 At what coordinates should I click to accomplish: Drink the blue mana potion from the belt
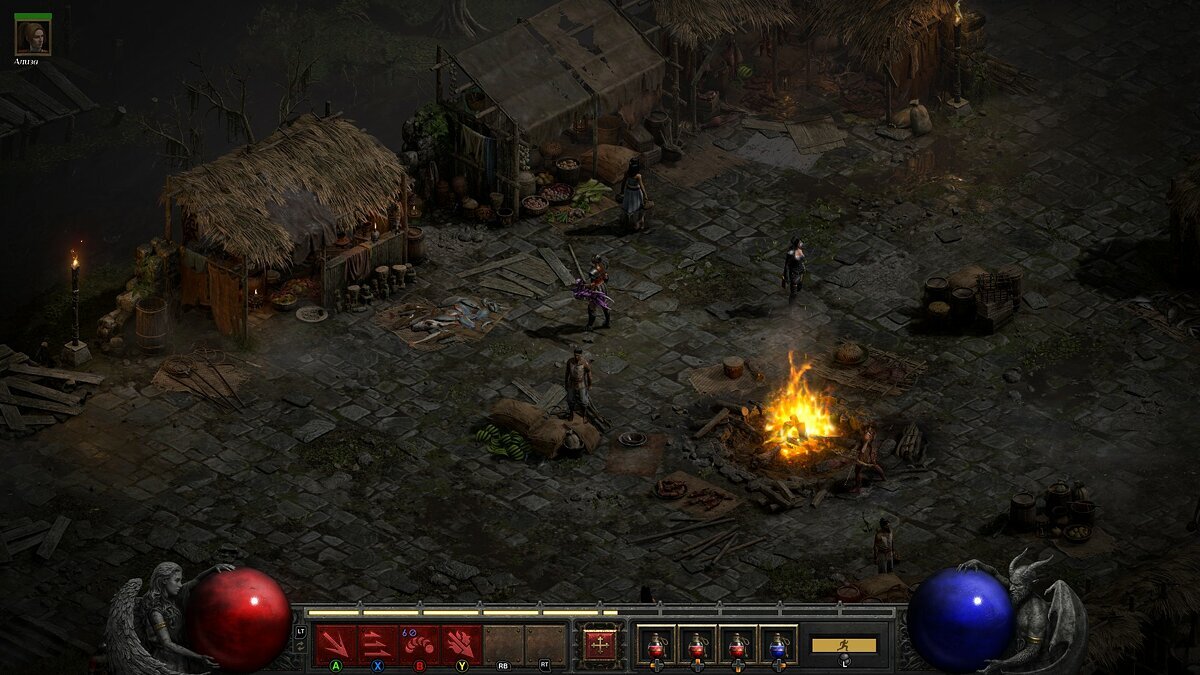778,644
